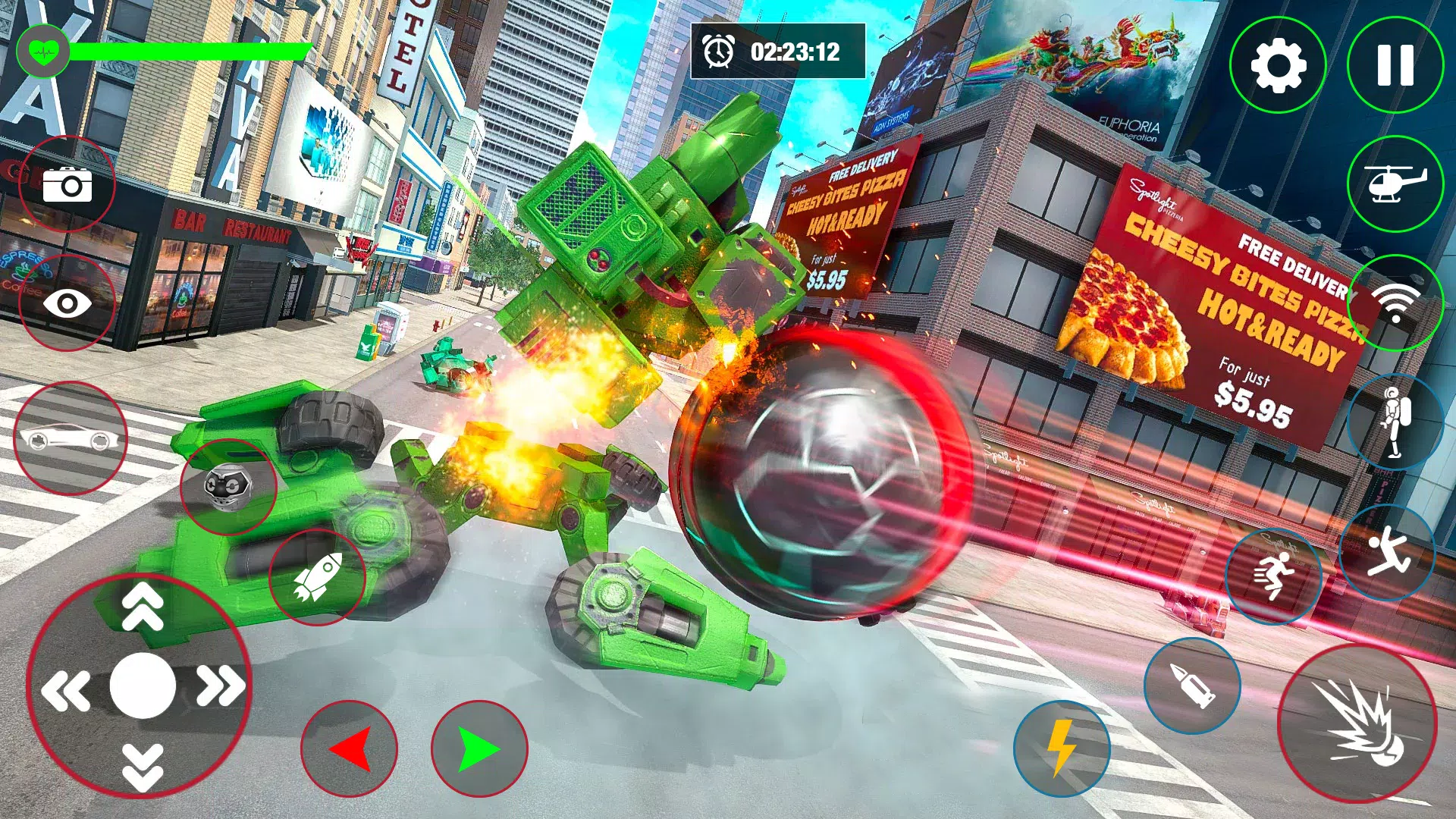Open the gear settings menu
1456x819 pixels.
coord(1277,65)
